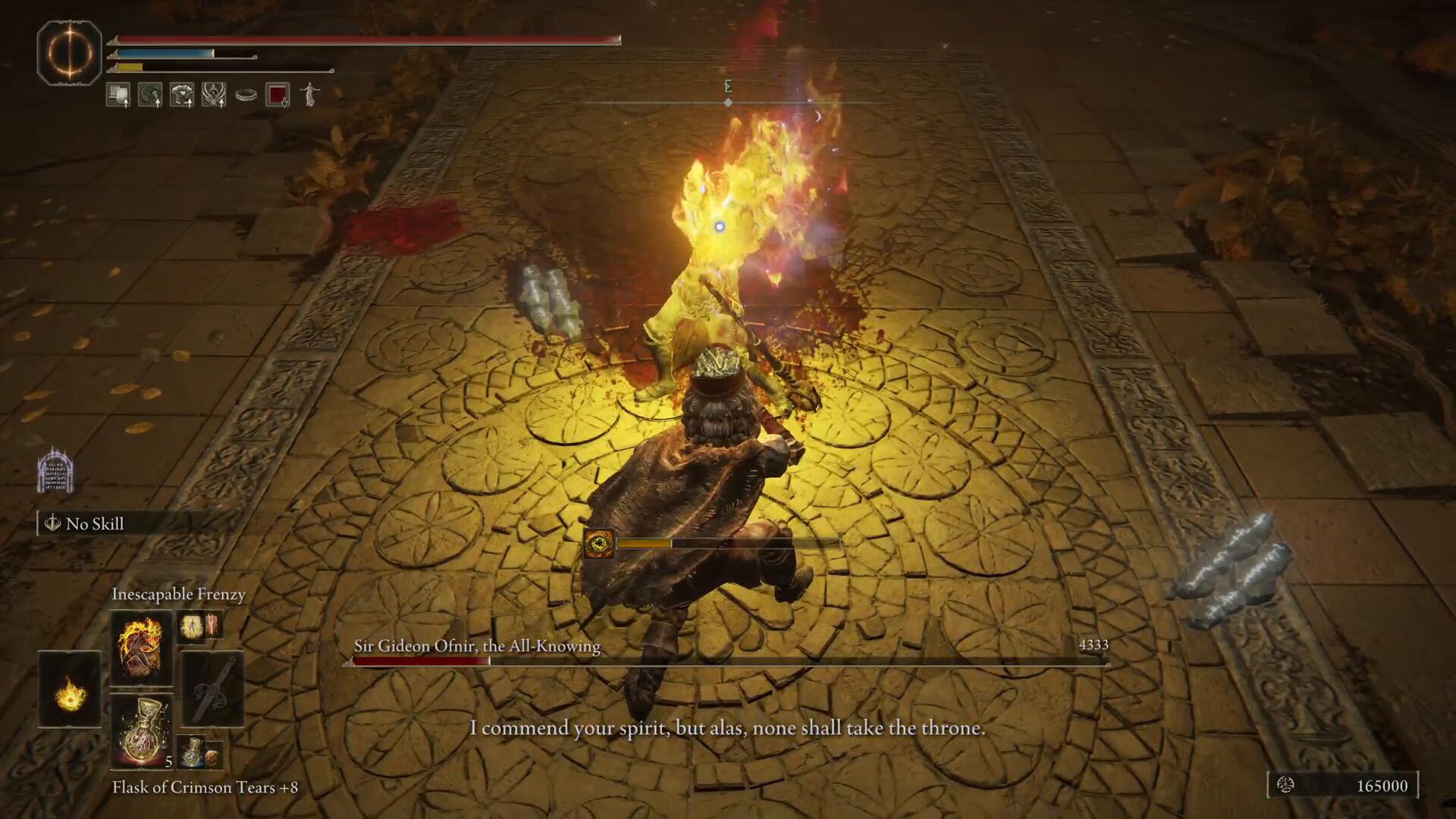Click the compass marker at top center
Viewport: 1456px width, 819px height.
point(728,102)
